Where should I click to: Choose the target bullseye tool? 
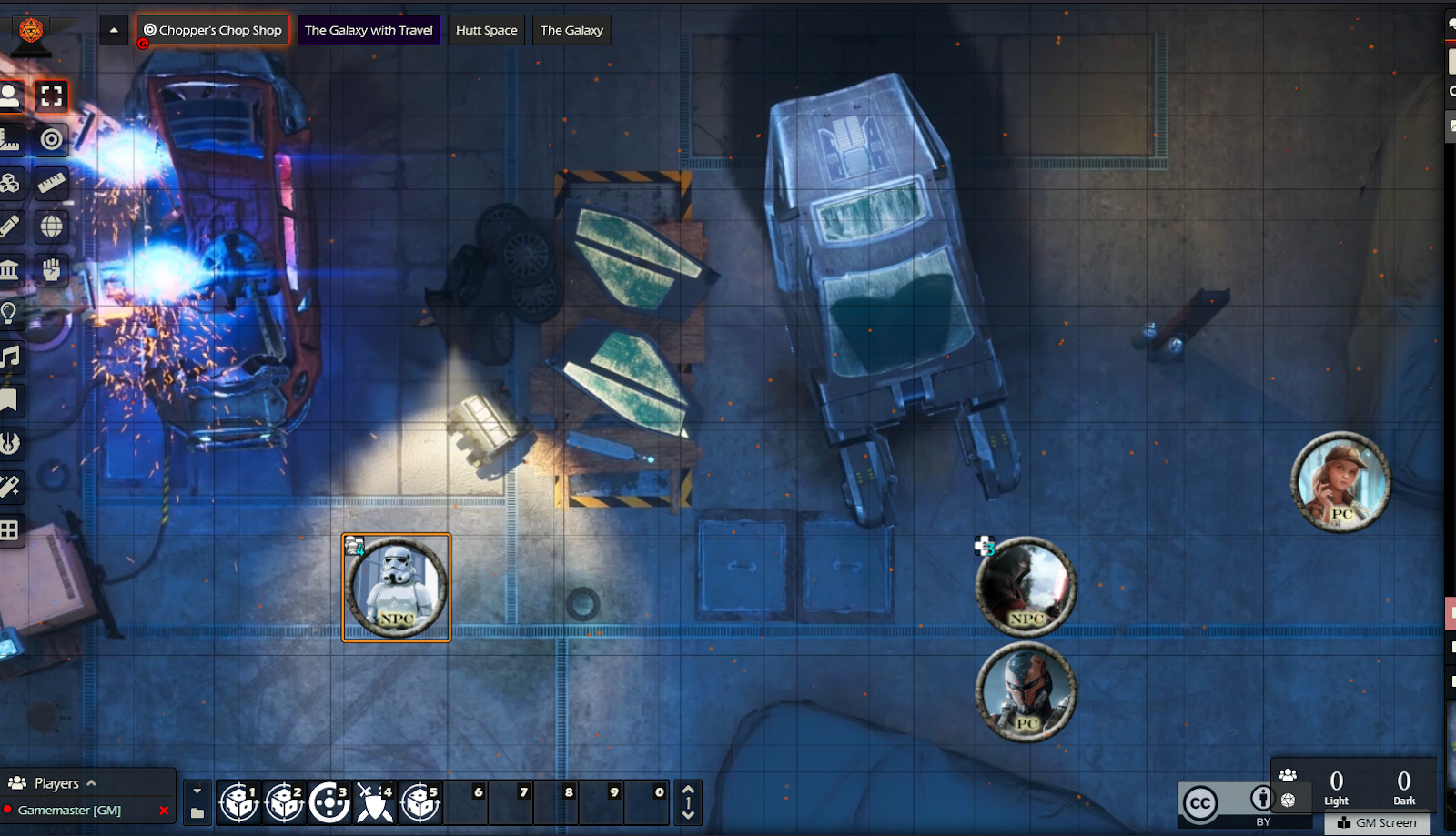(52, 139)
